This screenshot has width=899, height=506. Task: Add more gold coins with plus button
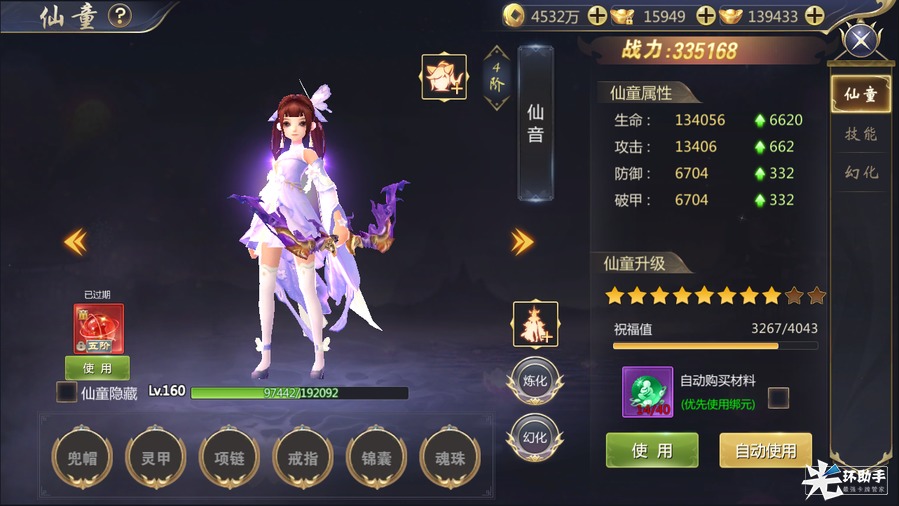597,16
